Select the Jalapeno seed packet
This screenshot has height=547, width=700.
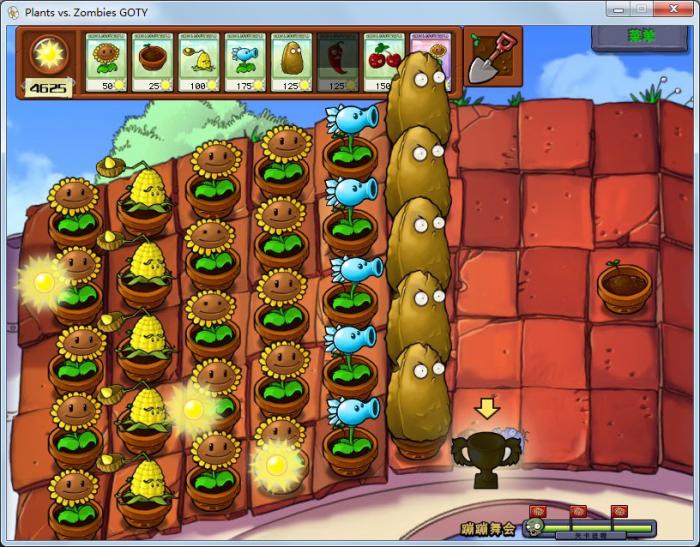coord(337,63)
